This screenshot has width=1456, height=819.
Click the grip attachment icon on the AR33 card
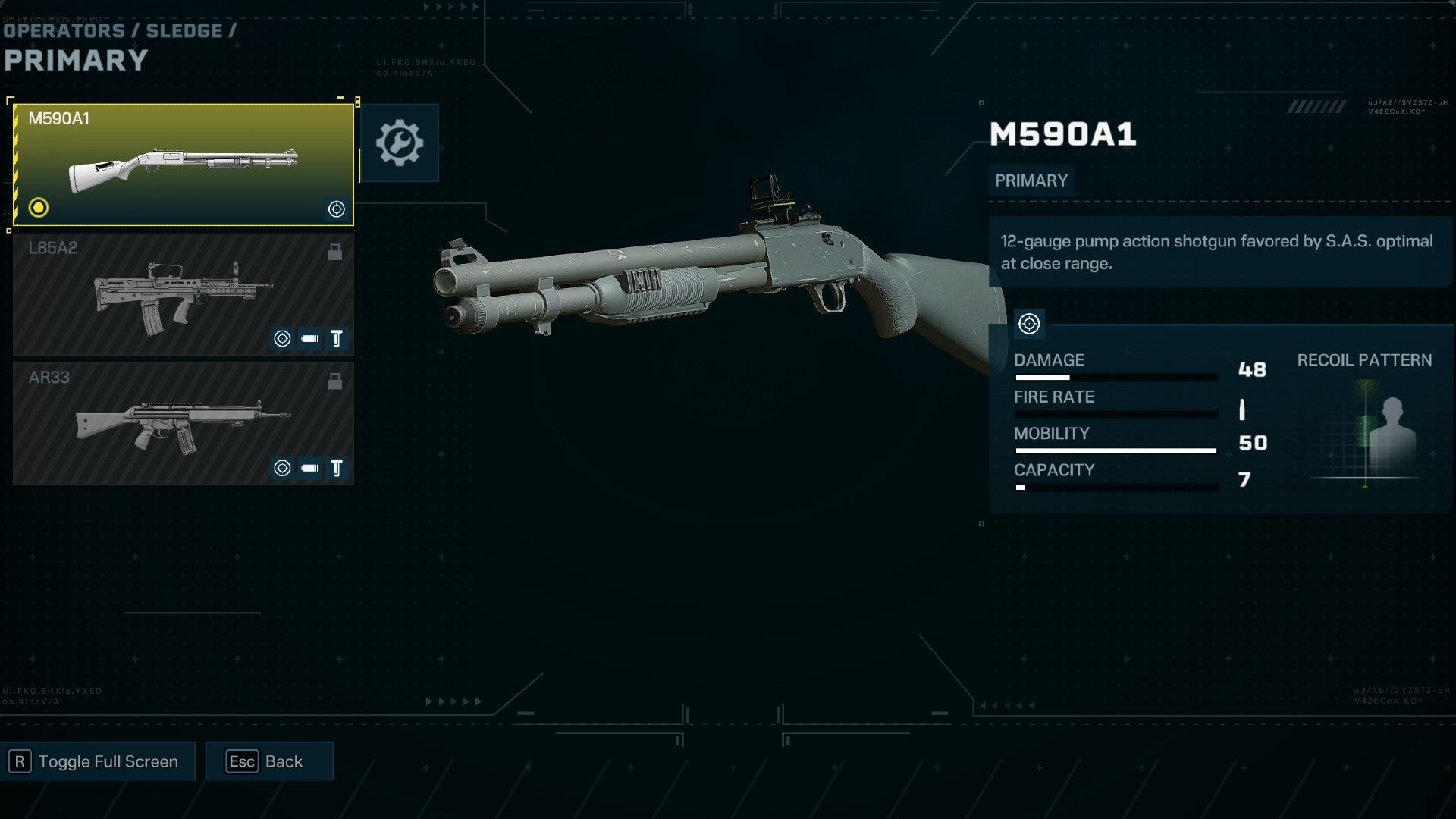coord(336,468)
